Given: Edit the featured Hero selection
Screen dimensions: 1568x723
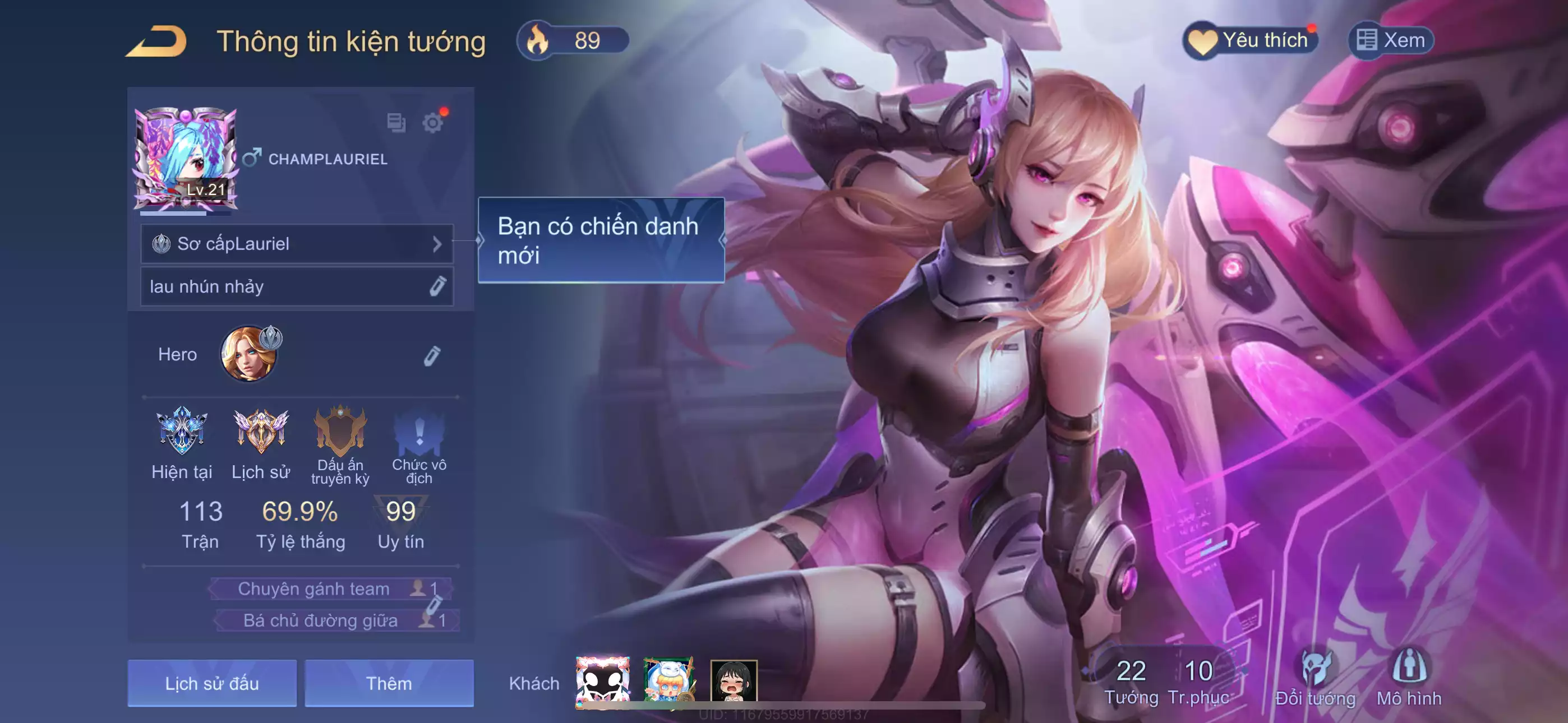Looking at the screenshot, I should coord(432,355).
